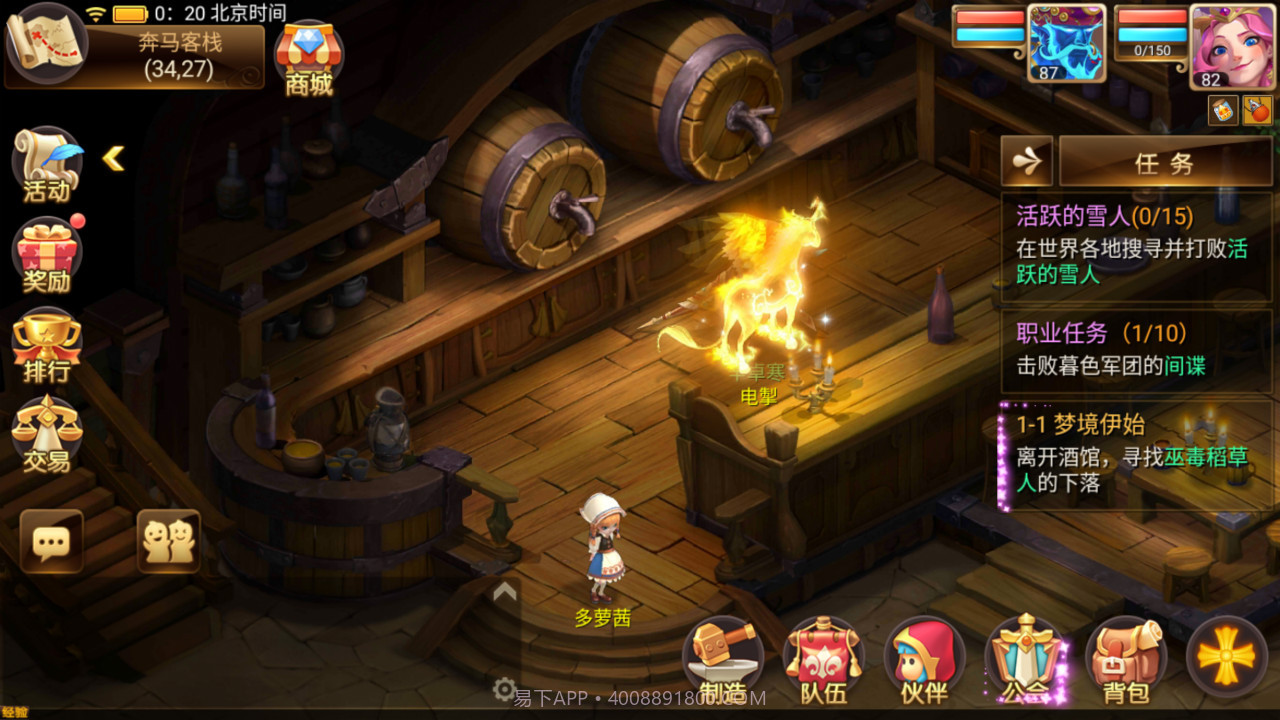Expand the bottom menu with the up chevron
1280x720 pixels.
coord(503,592)
